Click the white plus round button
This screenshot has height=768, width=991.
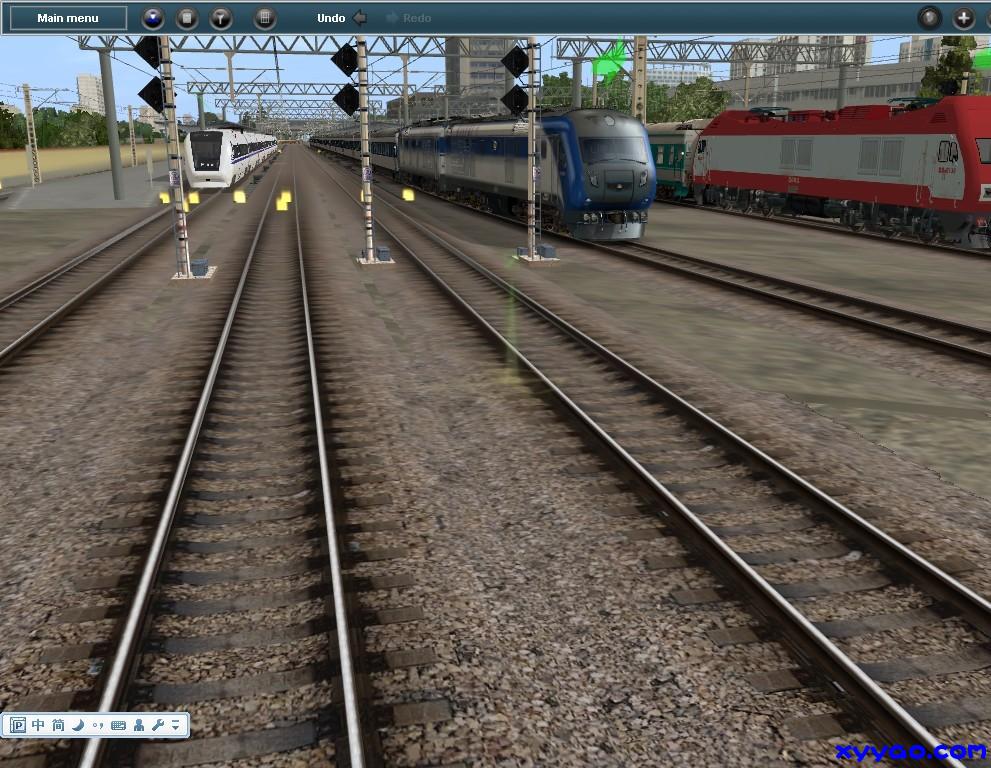click(x=963, y=18)
